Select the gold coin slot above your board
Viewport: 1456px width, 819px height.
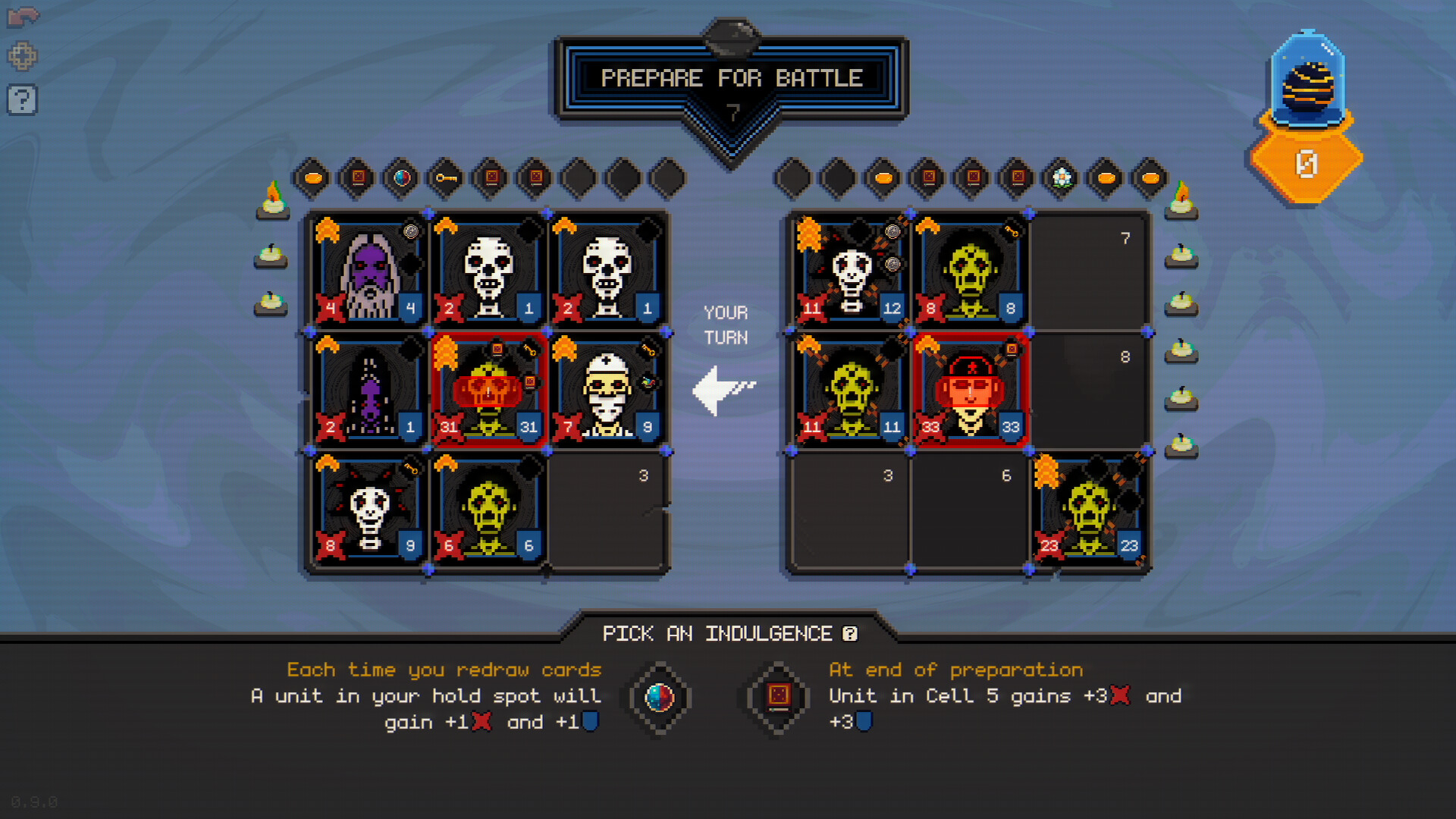click(312, 179)
